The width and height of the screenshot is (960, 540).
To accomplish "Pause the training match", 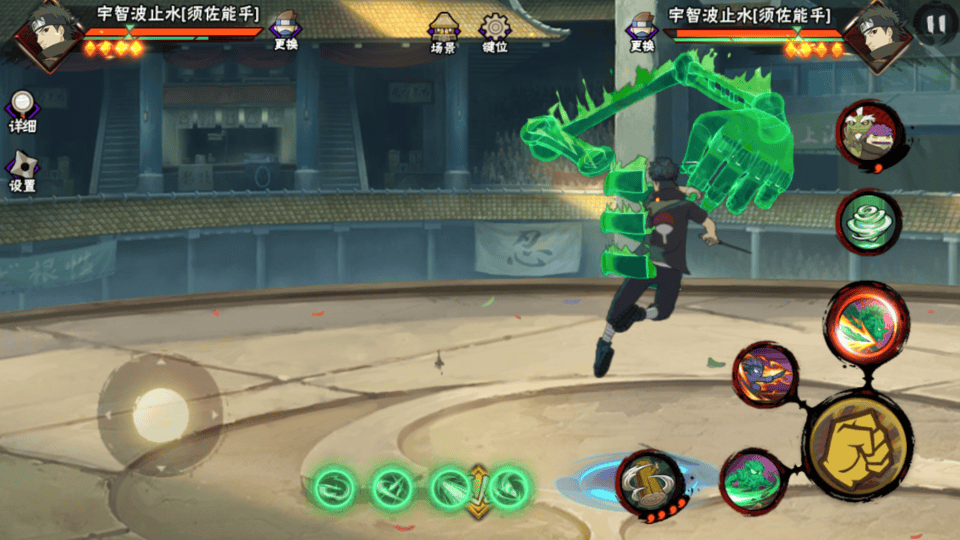I will pyautogui.click(x=935, y=23).
